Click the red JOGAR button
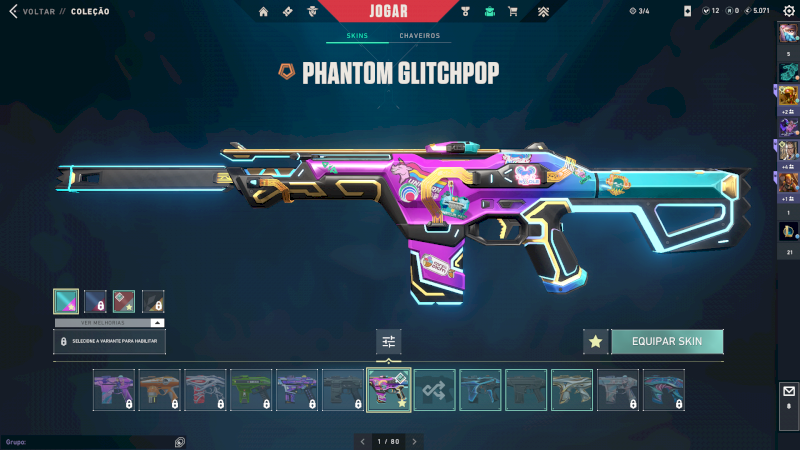 pos(387,11)
